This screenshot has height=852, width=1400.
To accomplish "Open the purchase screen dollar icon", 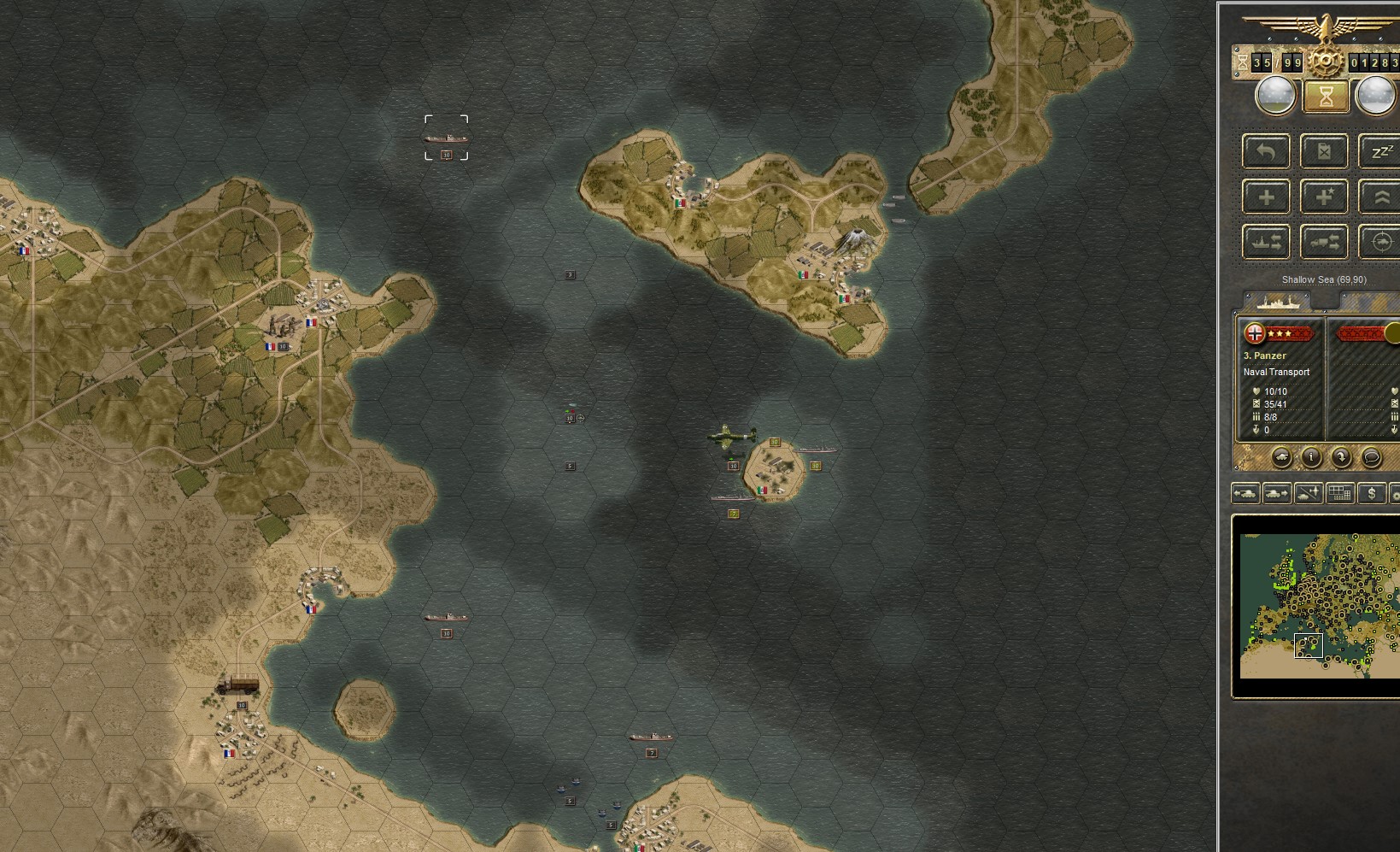I will (x=1372, y=493).
